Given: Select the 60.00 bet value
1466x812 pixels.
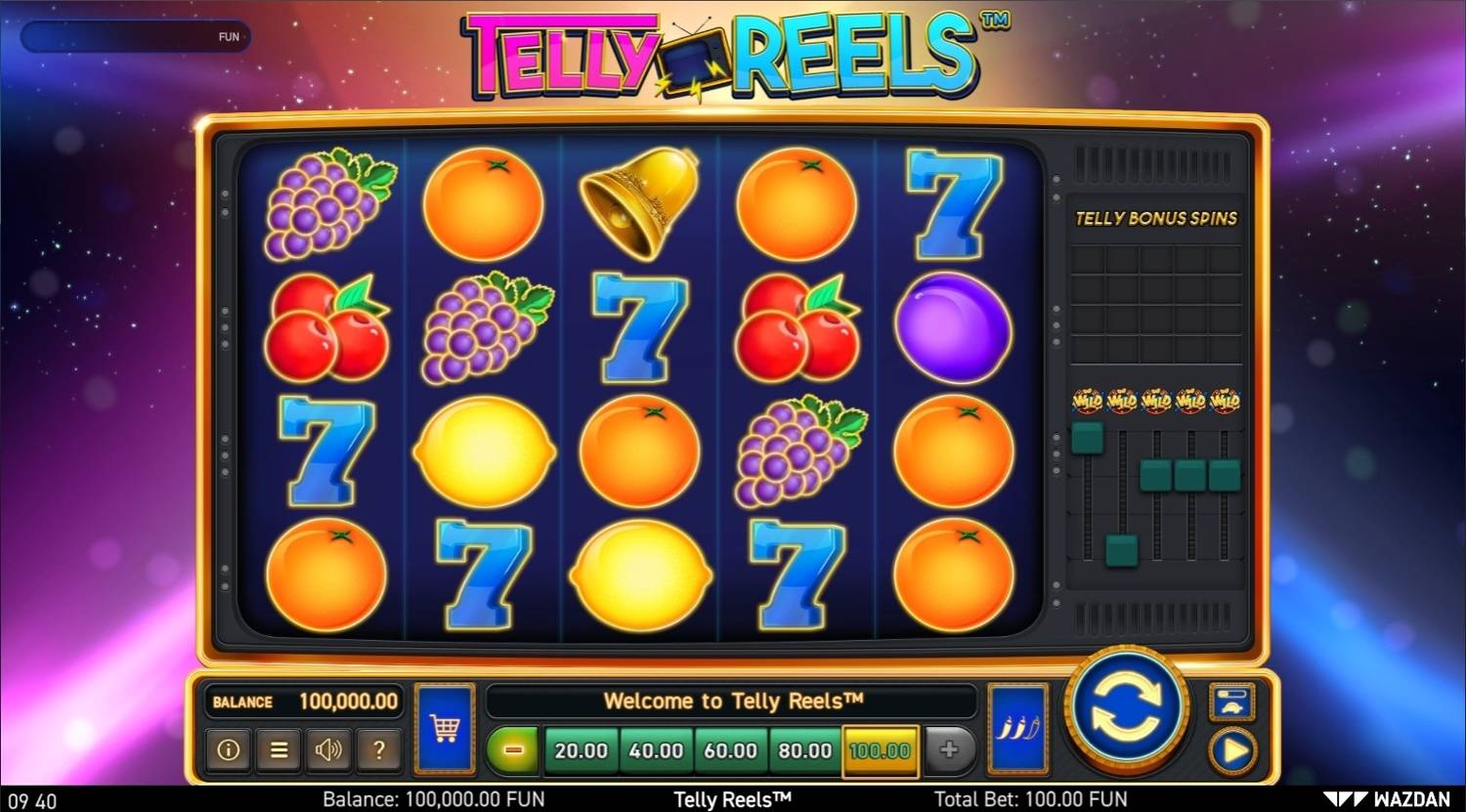Looking at the screenshot, I should 730,751.
